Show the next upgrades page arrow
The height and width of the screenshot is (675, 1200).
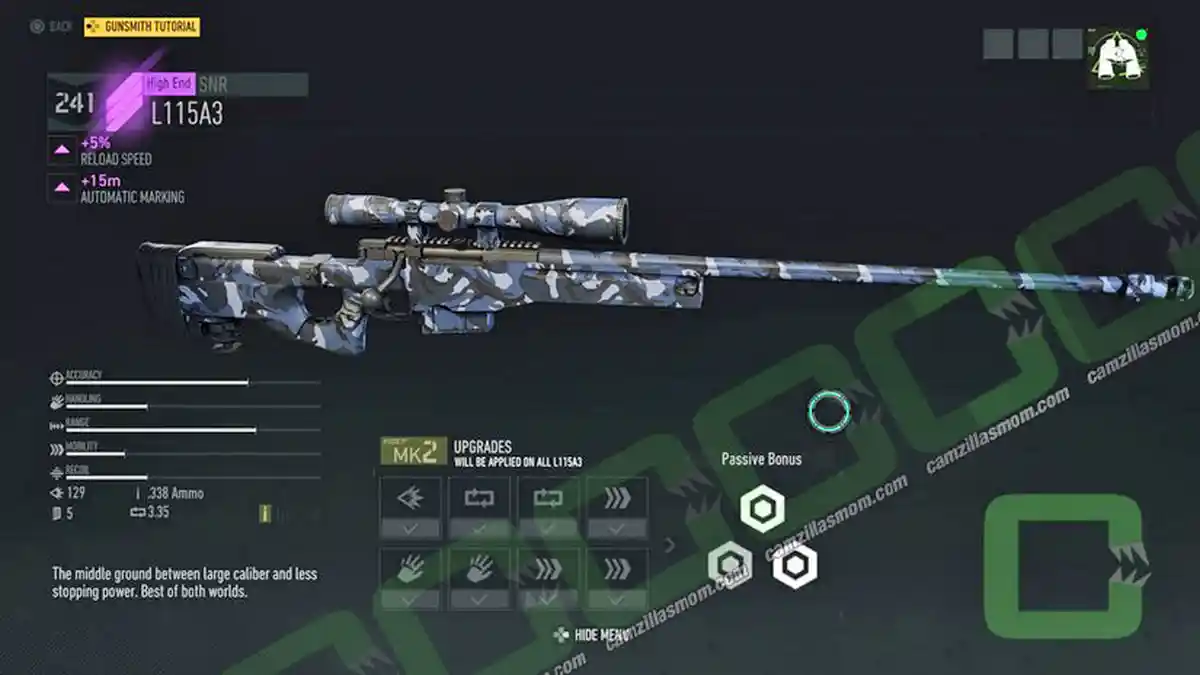tap(670, 545)
